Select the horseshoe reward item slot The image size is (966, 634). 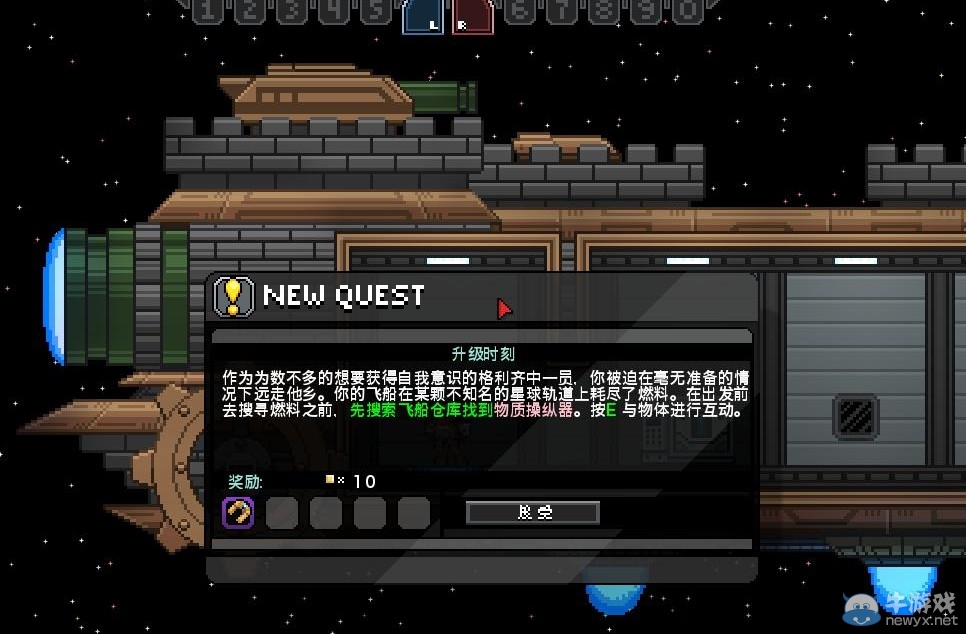238,513
